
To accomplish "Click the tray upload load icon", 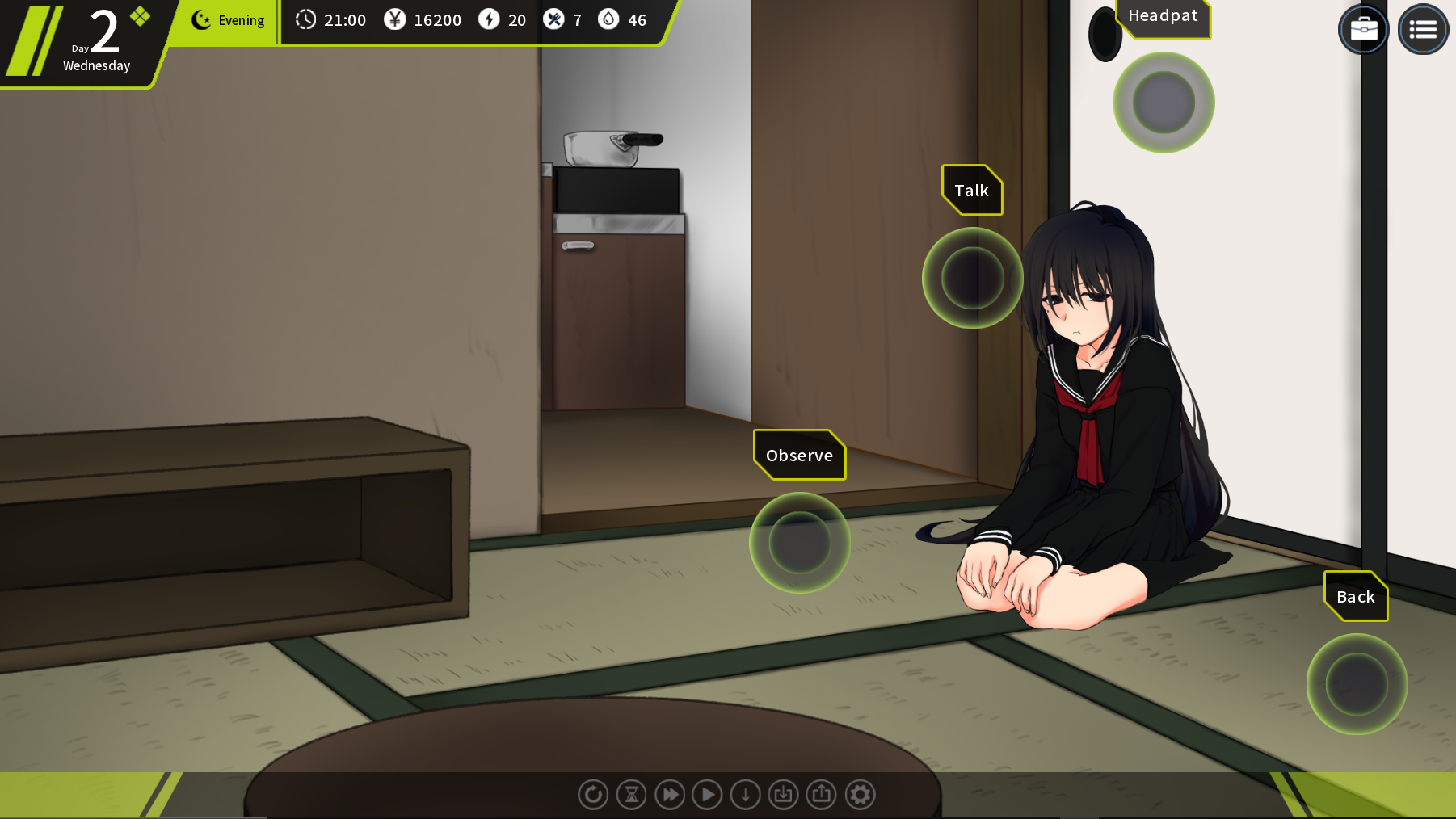I will pos(822,795).
